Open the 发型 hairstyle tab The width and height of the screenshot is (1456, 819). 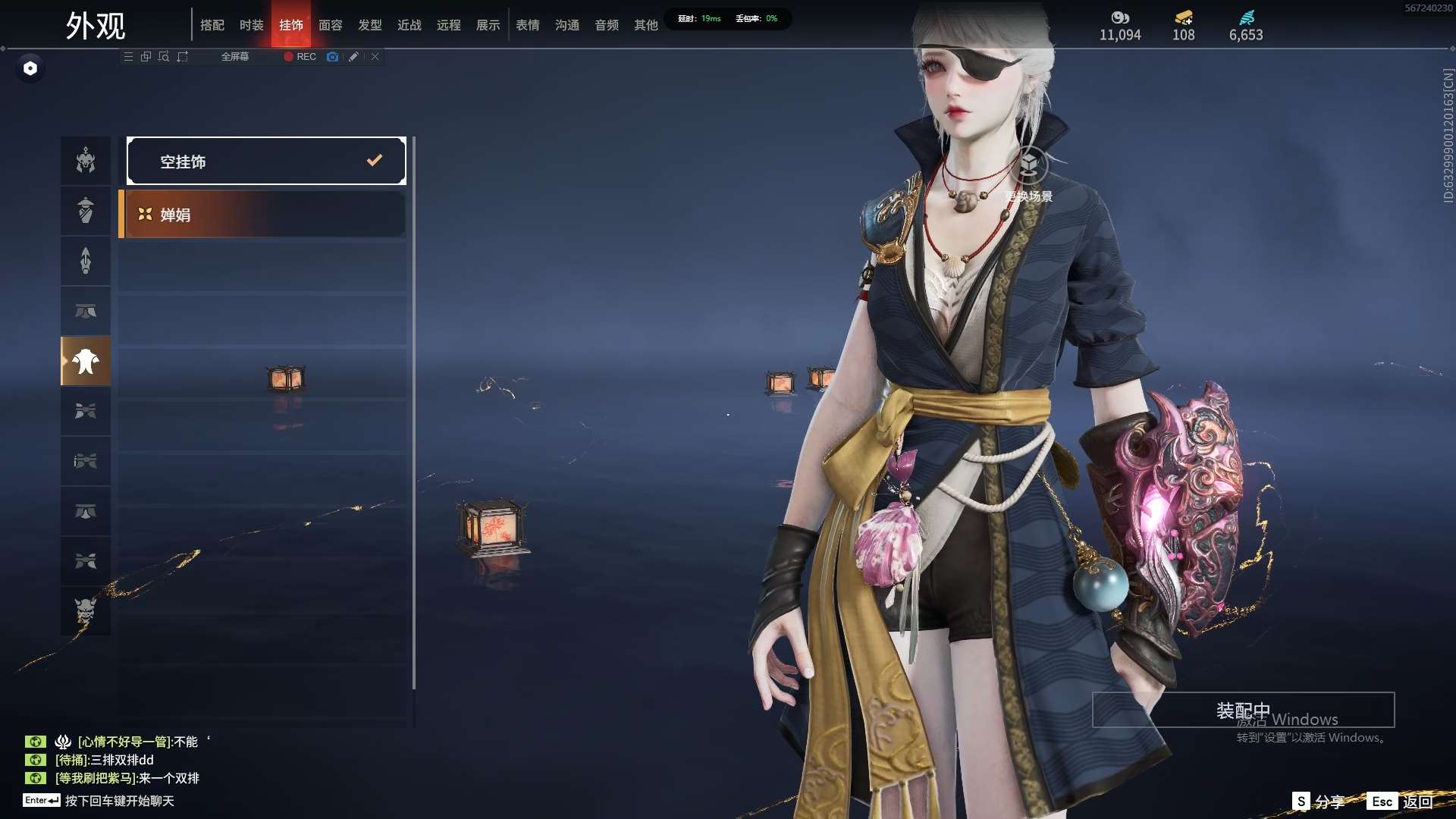370,25
